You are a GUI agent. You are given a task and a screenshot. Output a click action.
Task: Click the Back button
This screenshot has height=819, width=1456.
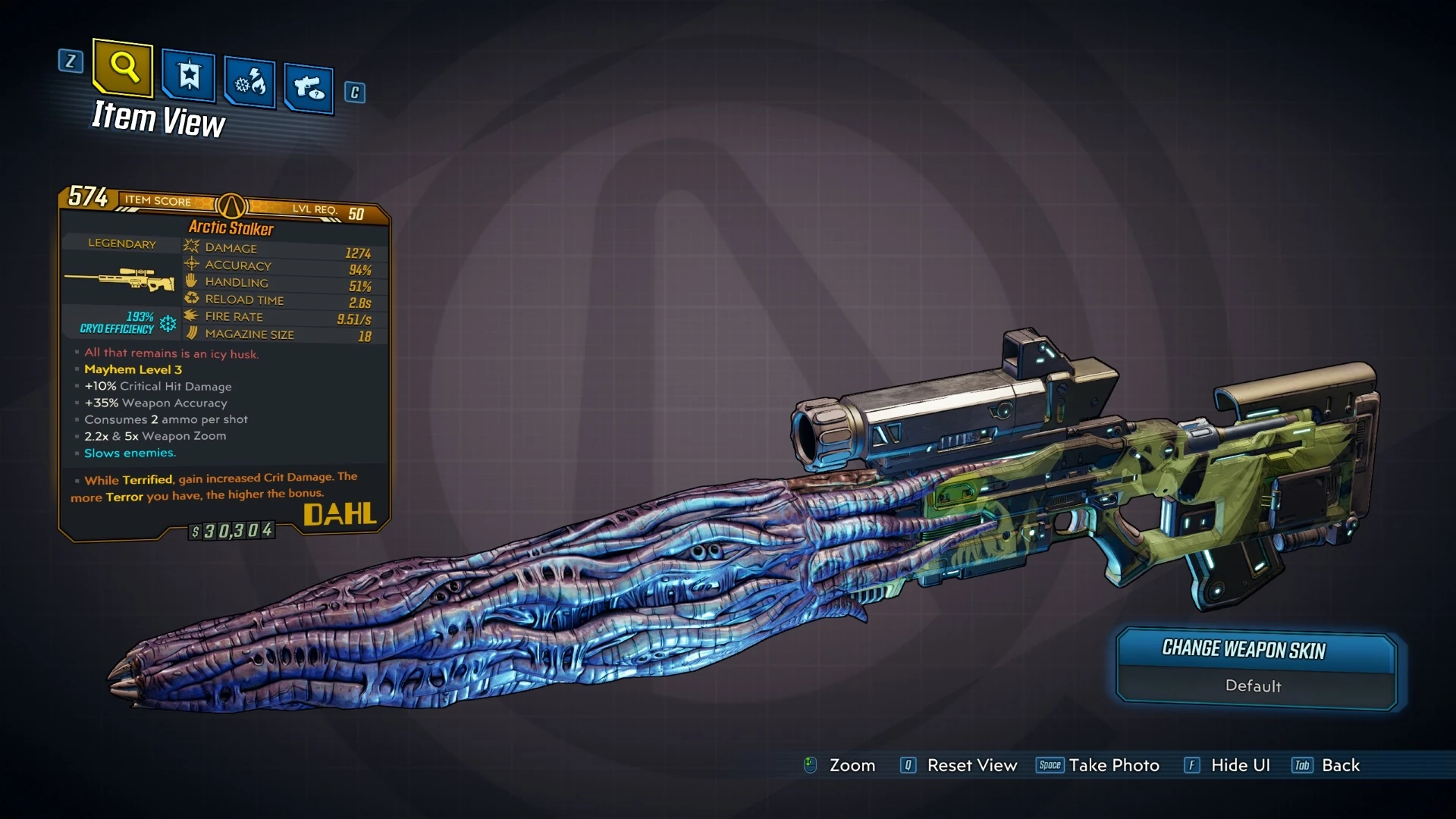[x=1338, y=765]
